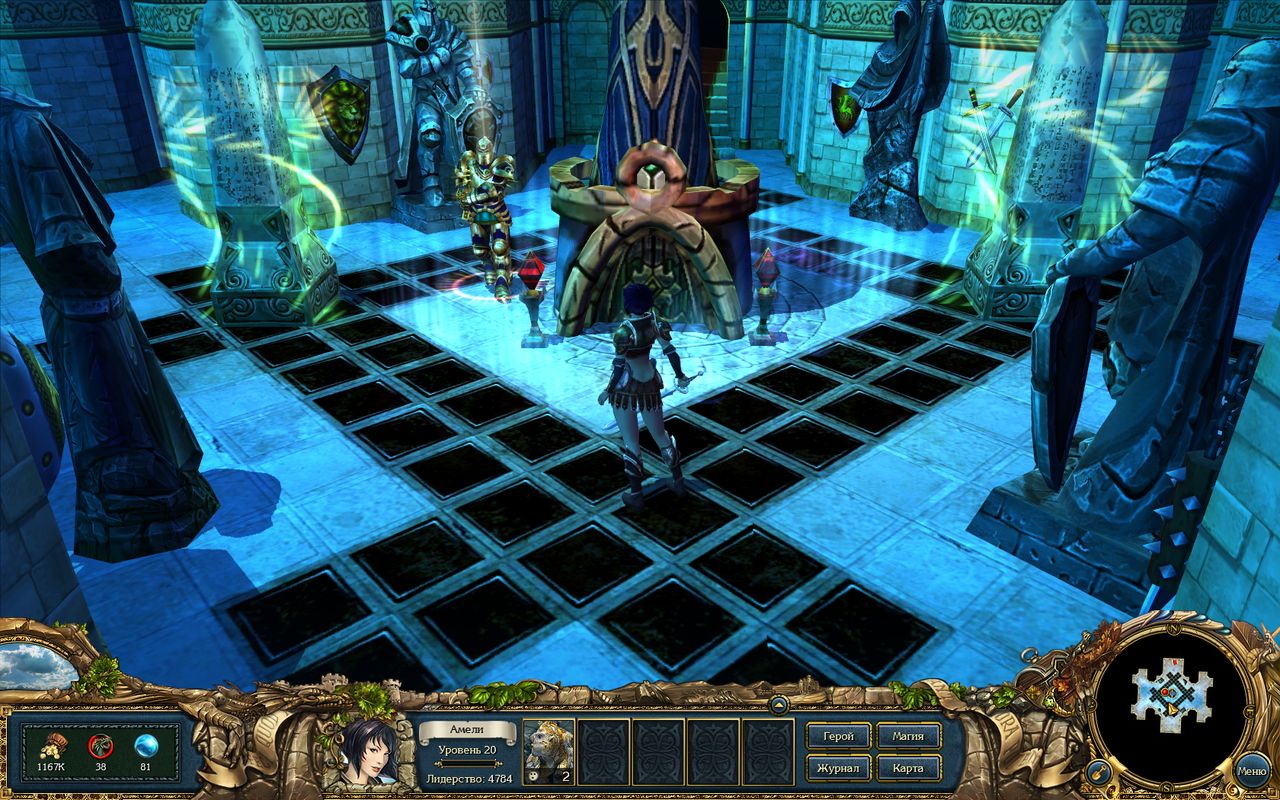Screen dimensions: 1280x800
Task: Open the Карта world map
Action: coord(907,769)
